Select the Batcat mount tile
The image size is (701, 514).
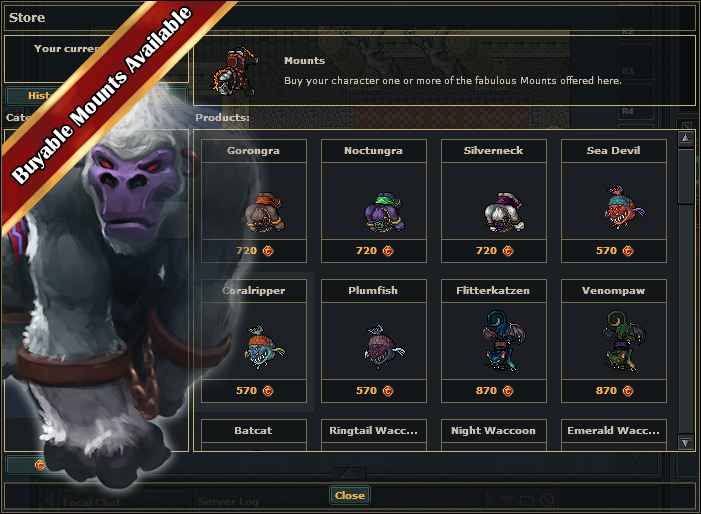point(253,434)
